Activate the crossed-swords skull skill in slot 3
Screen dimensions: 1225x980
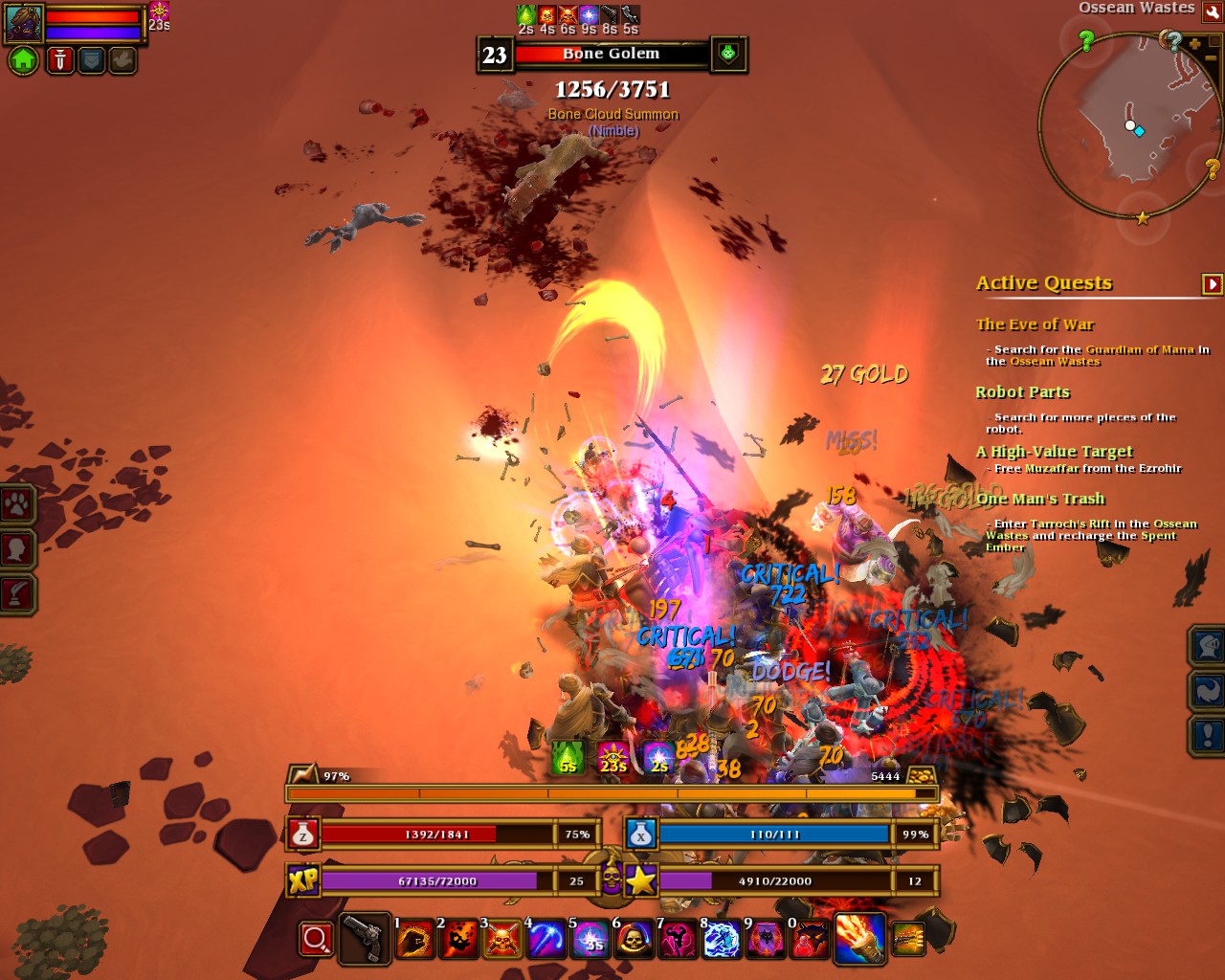(502, 940)
